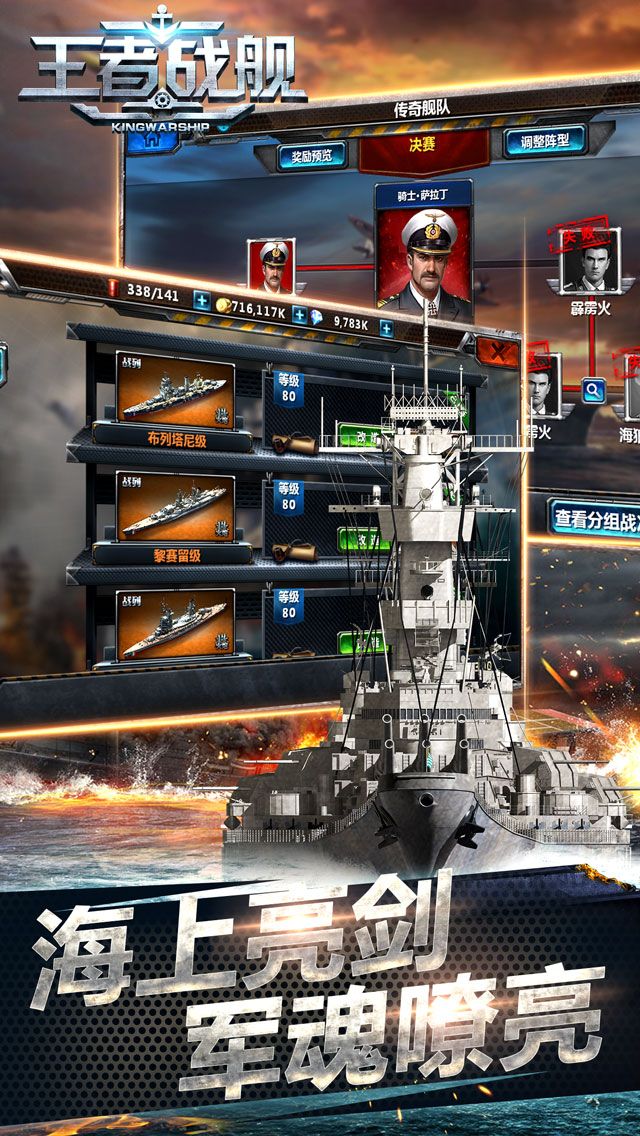Click the blue magnifier search icon

tap(594, 390)
